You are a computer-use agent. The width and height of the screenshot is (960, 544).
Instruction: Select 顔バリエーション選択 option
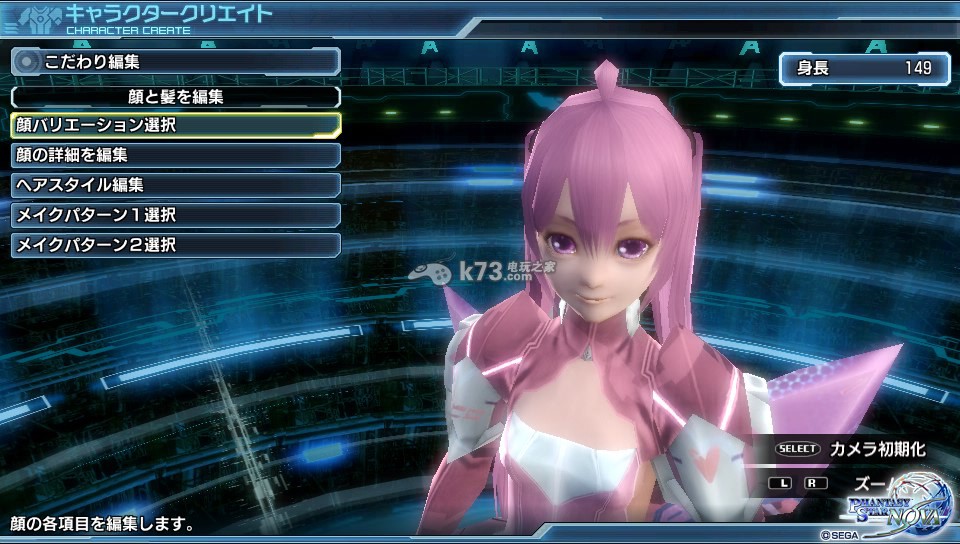[x=175, y=125]
